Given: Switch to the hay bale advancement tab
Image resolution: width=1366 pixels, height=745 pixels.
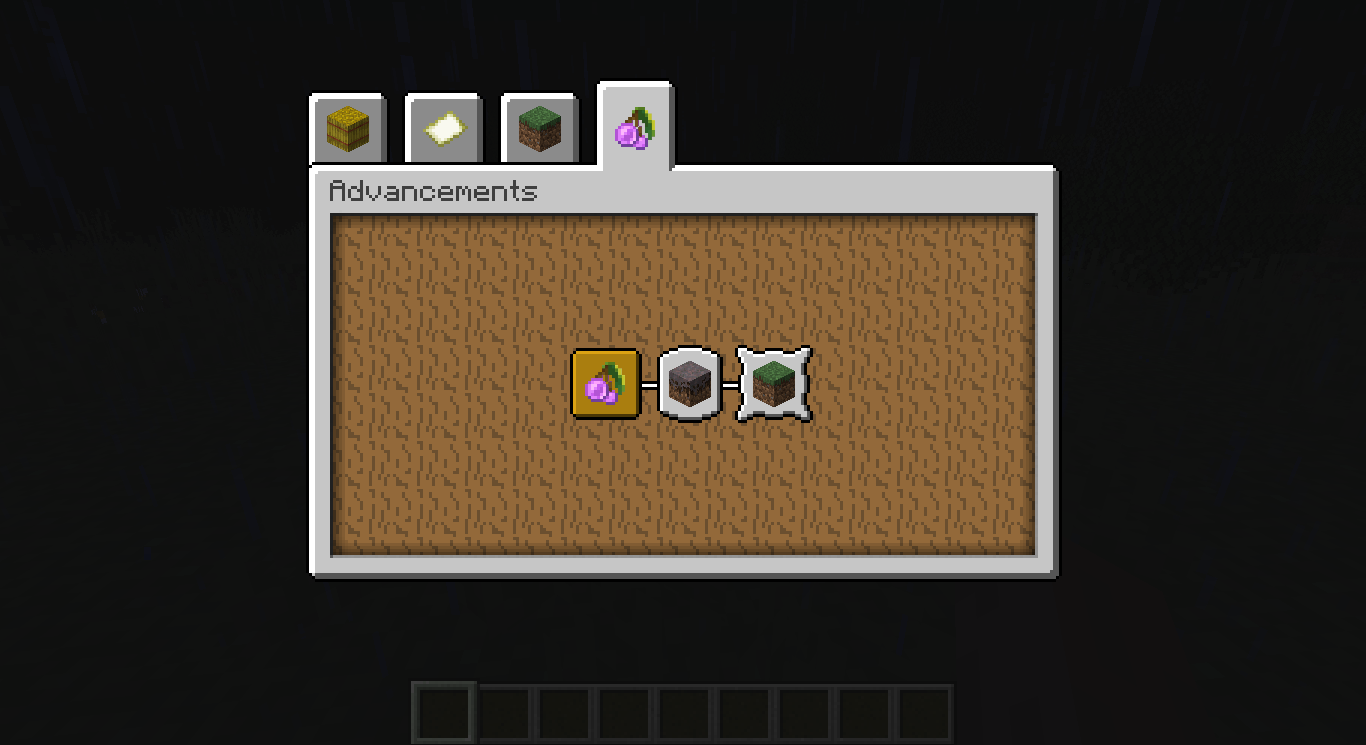Looking at the screenshot, I should coord(347,128).
